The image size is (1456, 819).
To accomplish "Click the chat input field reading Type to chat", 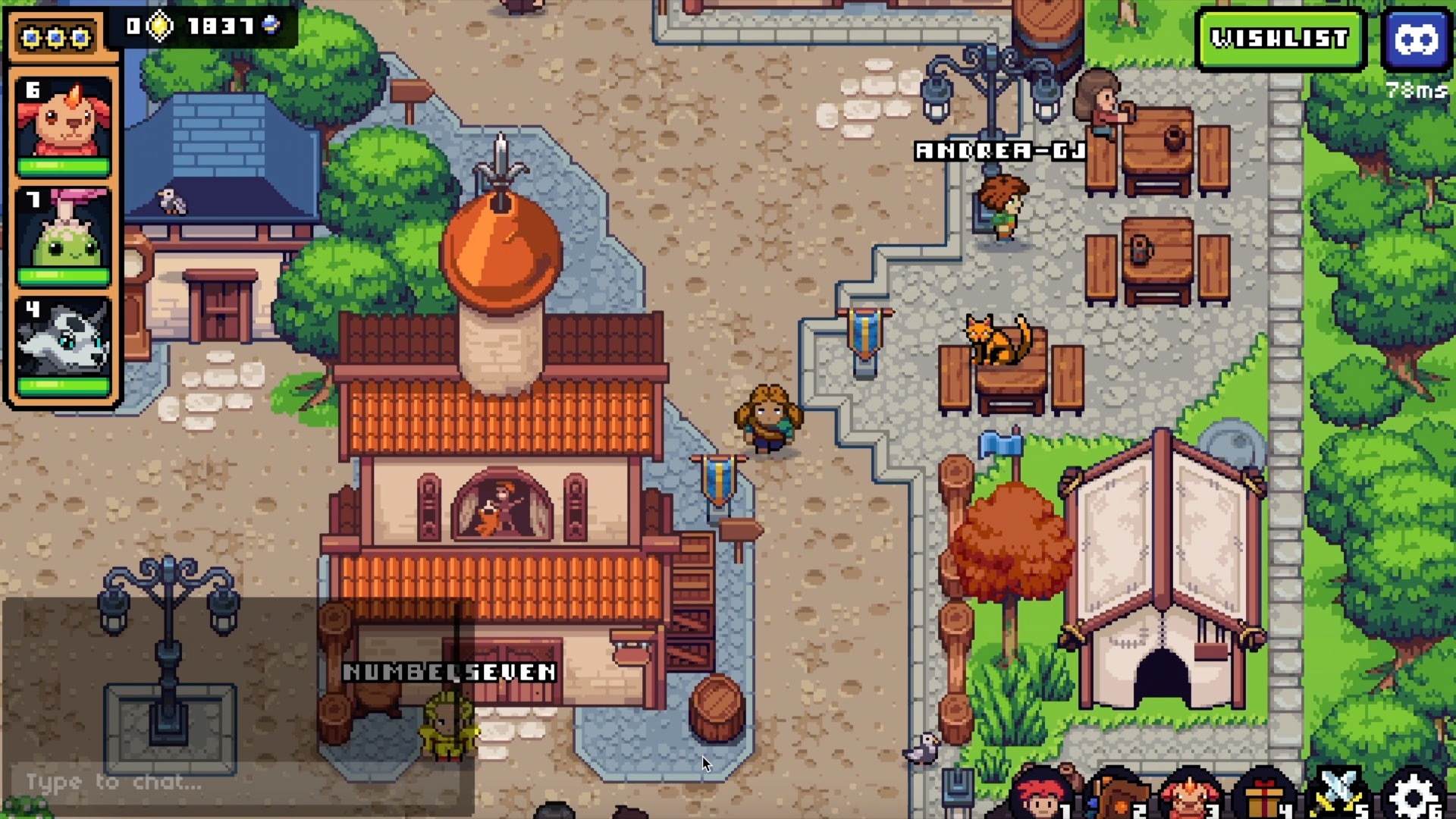I will click(114, 782).
